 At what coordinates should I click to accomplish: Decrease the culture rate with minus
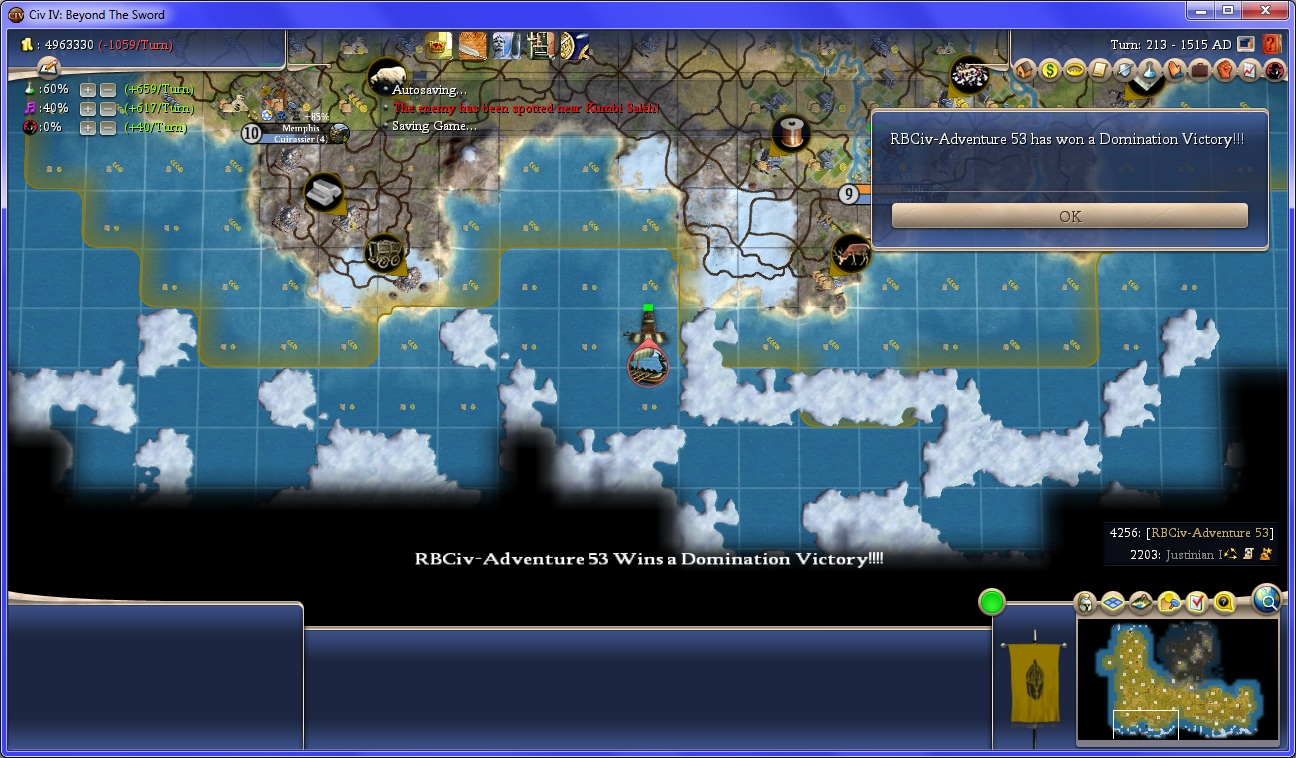coord(107,109)
